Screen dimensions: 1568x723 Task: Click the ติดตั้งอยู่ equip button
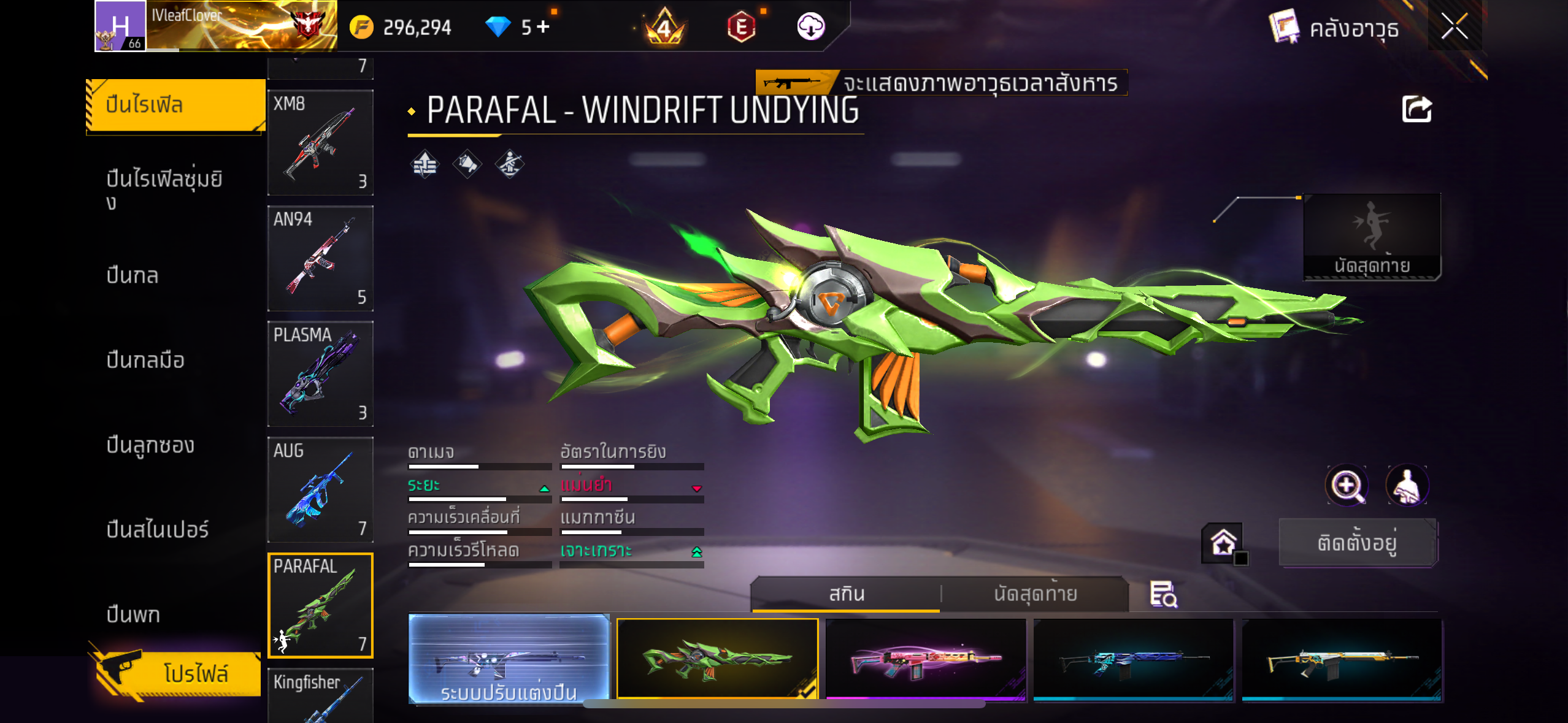click(x=1358, y=542)
